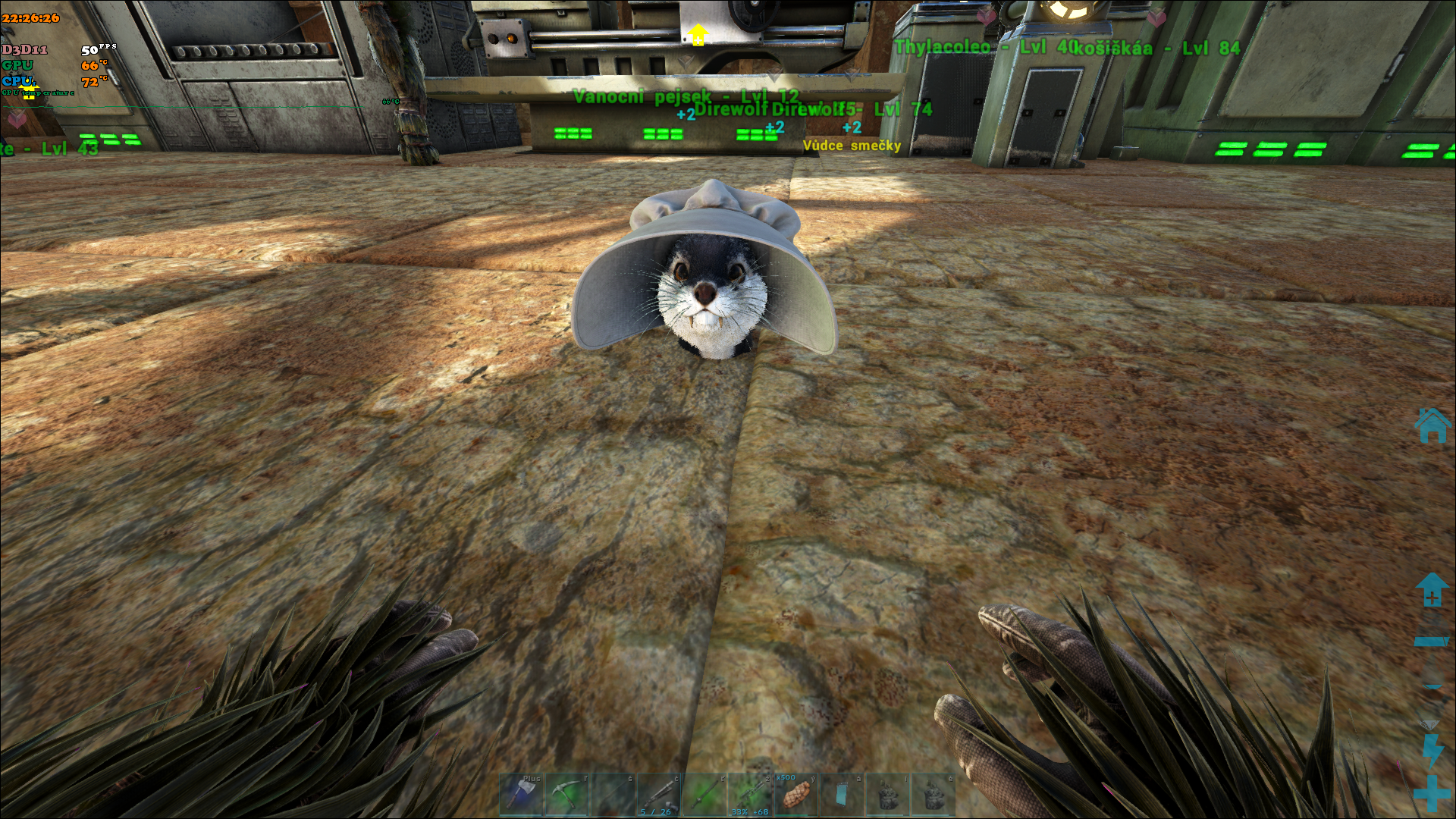Choose the firearm slot showing 5 / 26
The image size is (1456, 819).
pyautogui.click(x=658, y=795)
